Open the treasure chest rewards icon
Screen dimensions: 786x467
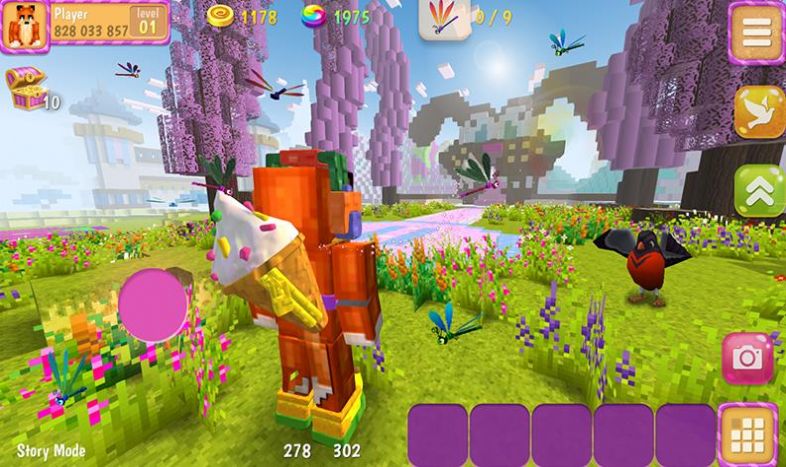(24, 87)
